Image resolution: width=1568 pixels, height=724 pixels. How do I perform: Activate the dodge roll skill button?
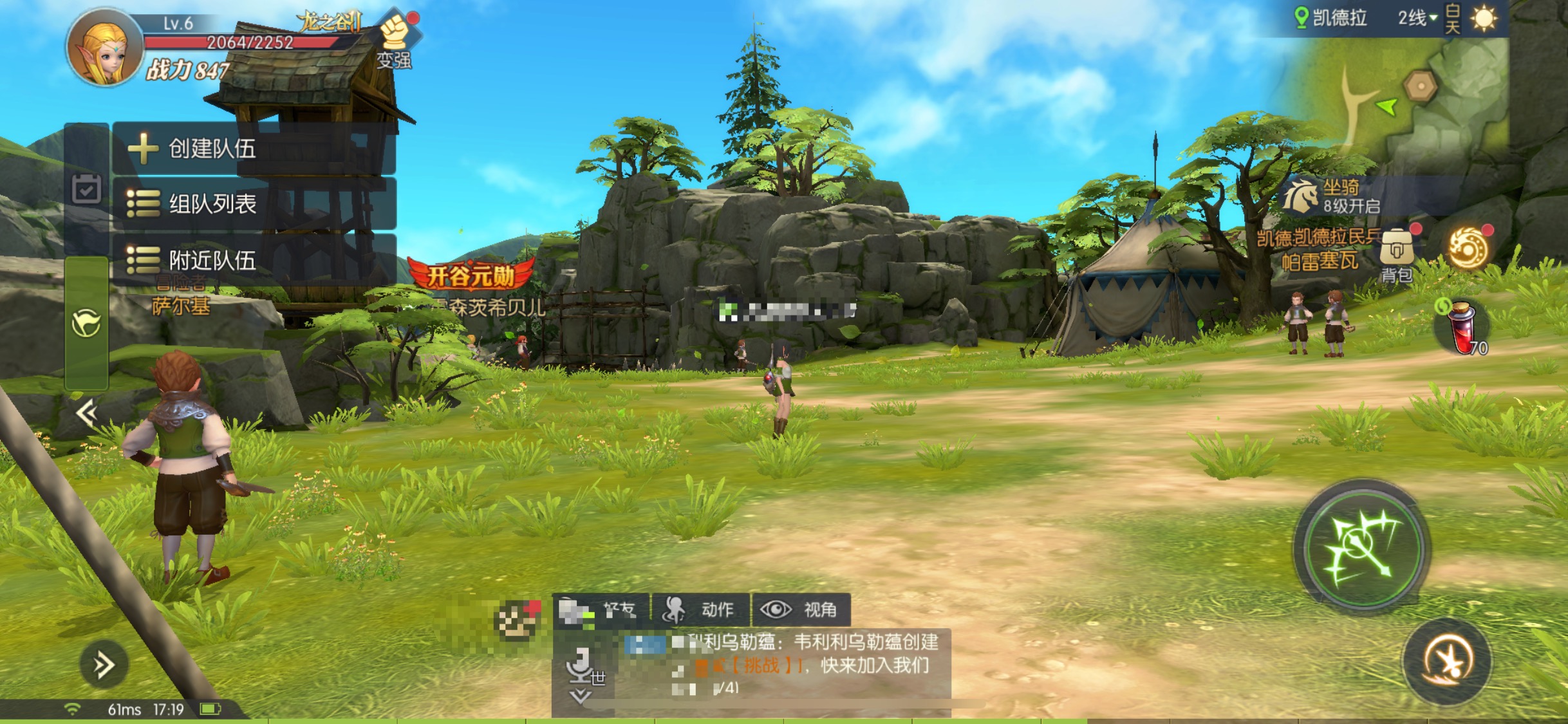point(1447,661)
